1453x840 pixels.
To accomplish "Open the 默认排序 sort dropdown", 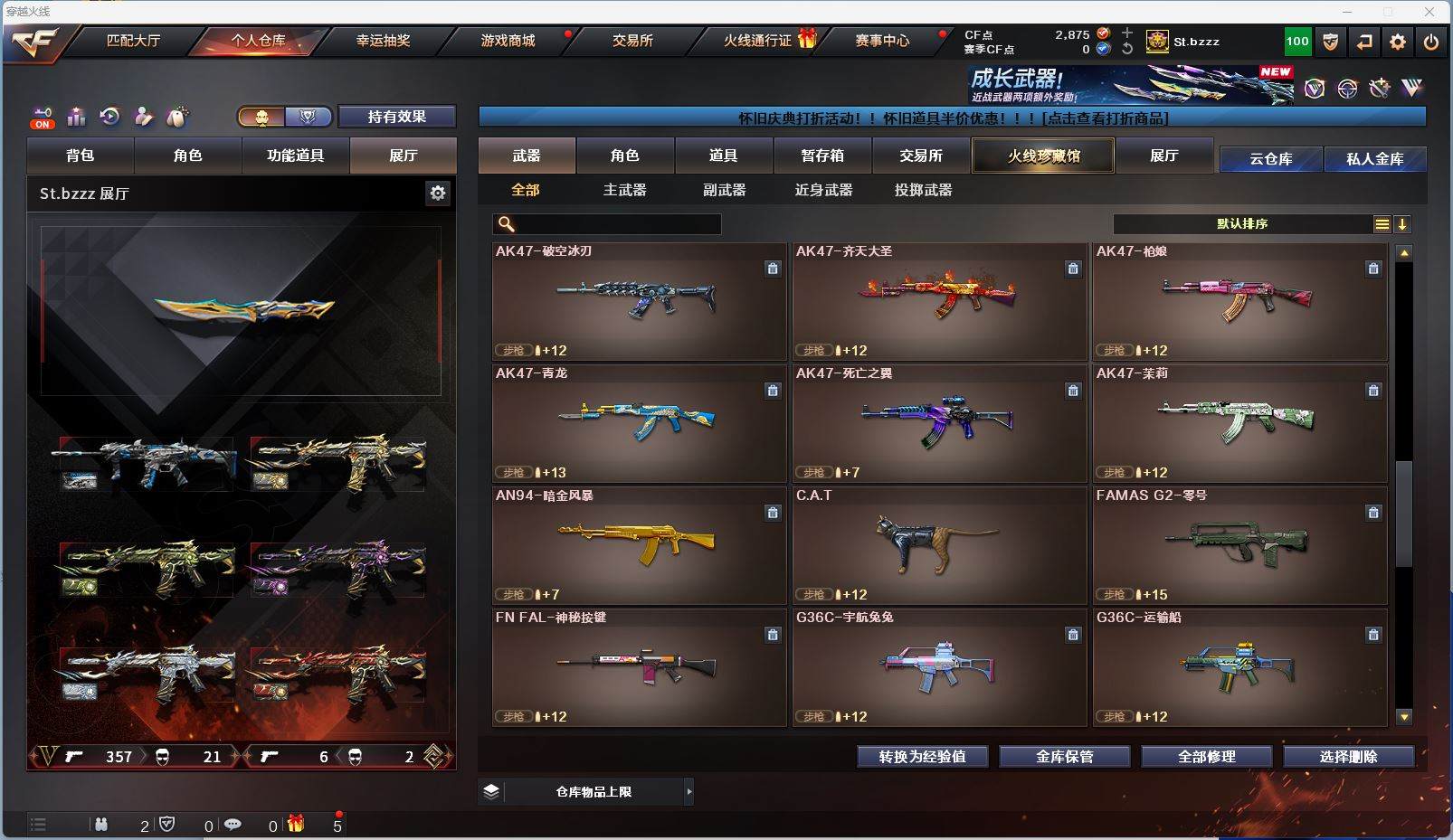I will [x=1242, y=224].
